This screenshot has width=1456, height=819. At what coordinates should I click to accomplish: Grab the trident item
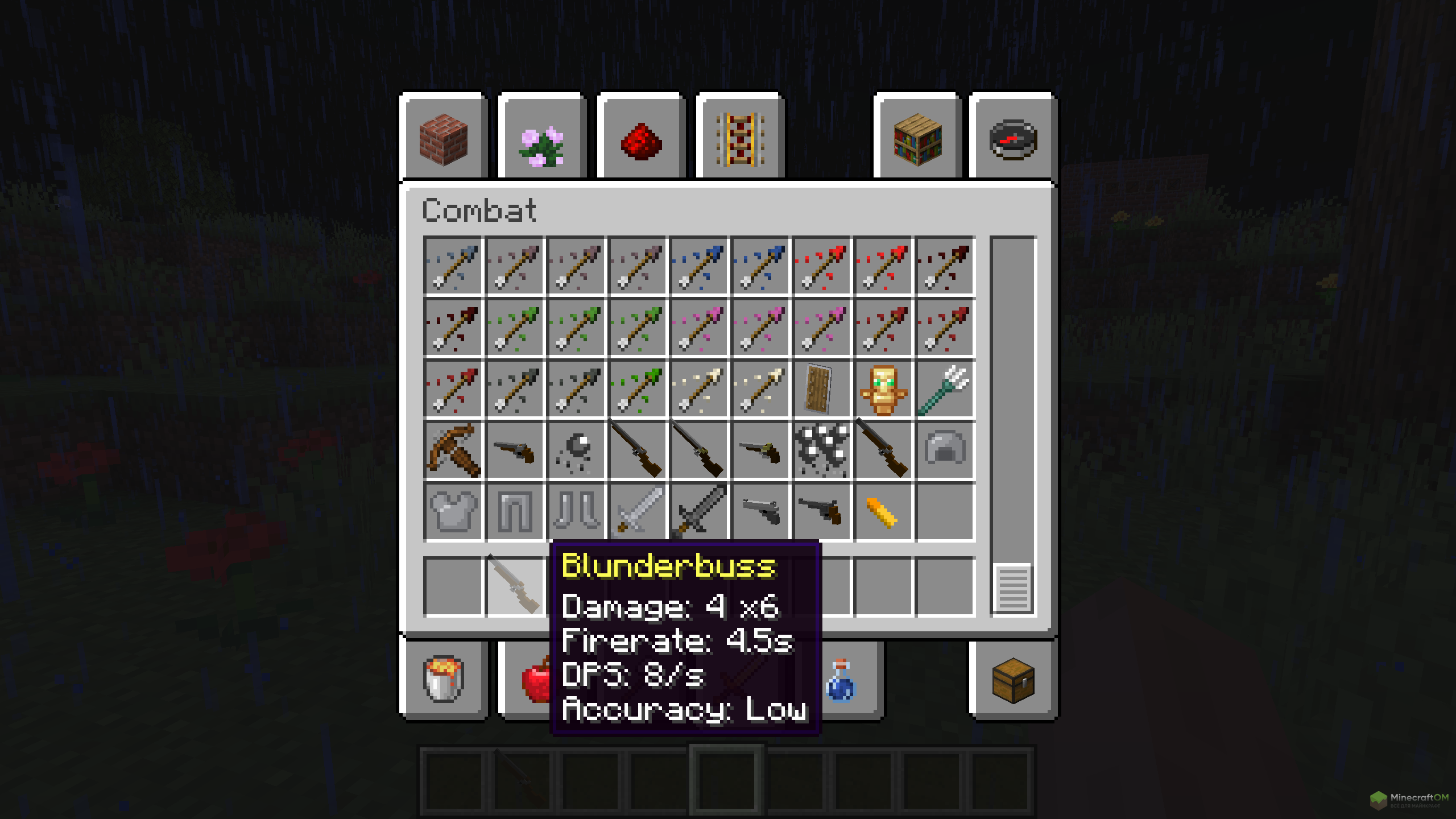[944, 389]
